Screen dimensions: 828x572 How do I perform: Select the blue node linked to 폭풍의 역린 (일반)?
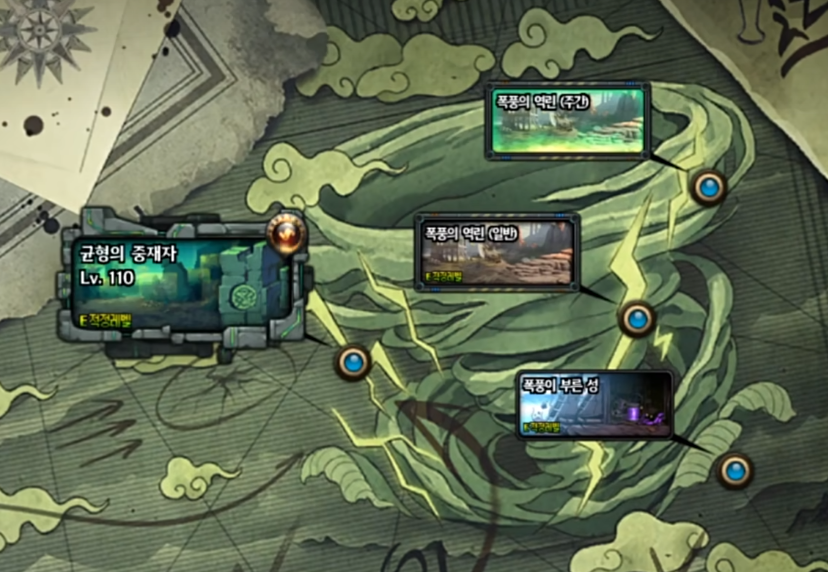(637, 319)
